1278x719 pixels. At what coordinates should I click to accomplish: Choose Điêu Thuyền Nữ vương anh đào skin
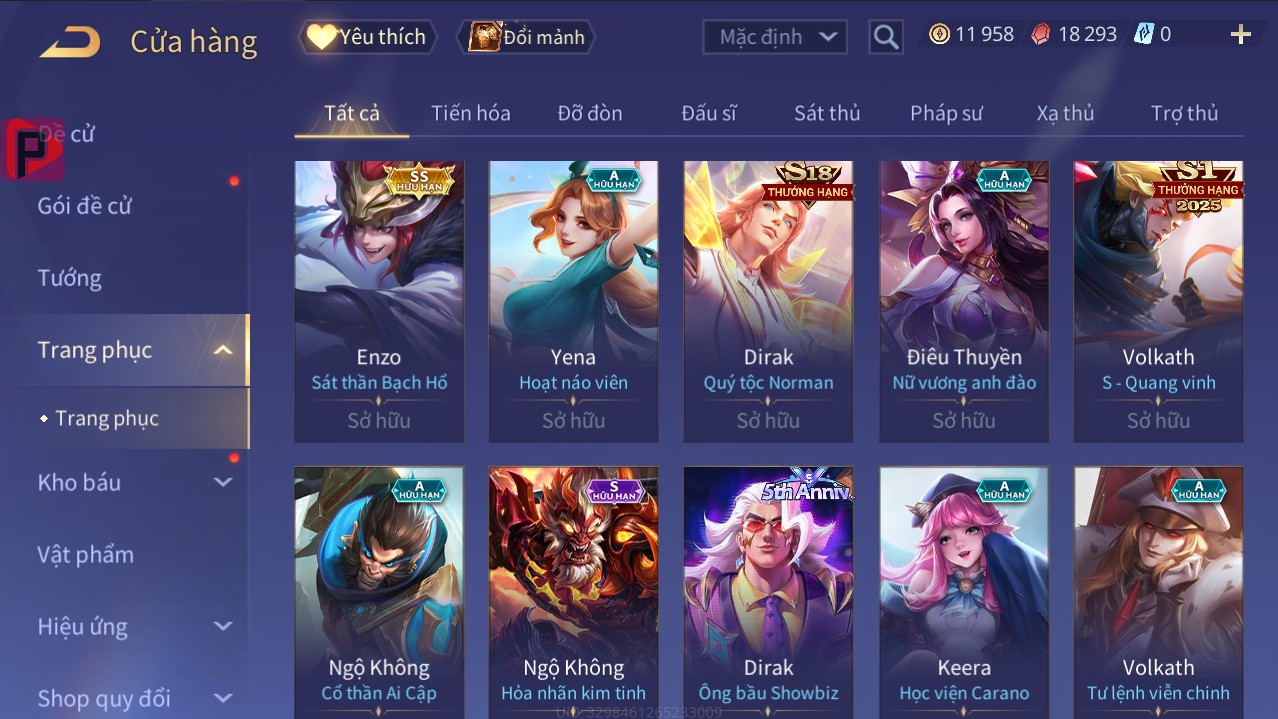pos(964,300)
